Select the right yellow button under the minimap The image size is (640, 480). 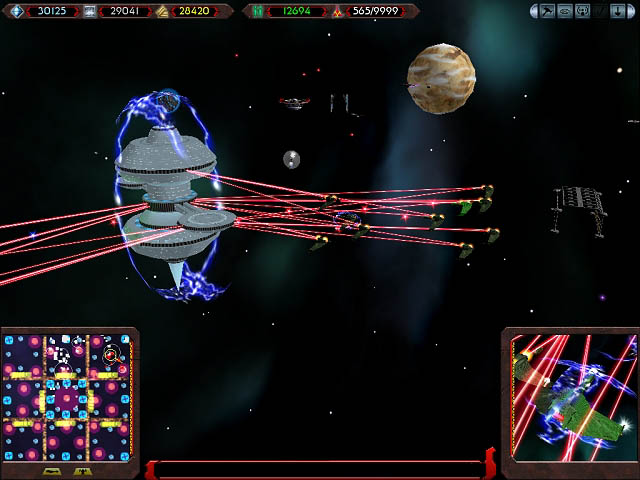click(82, 472)
